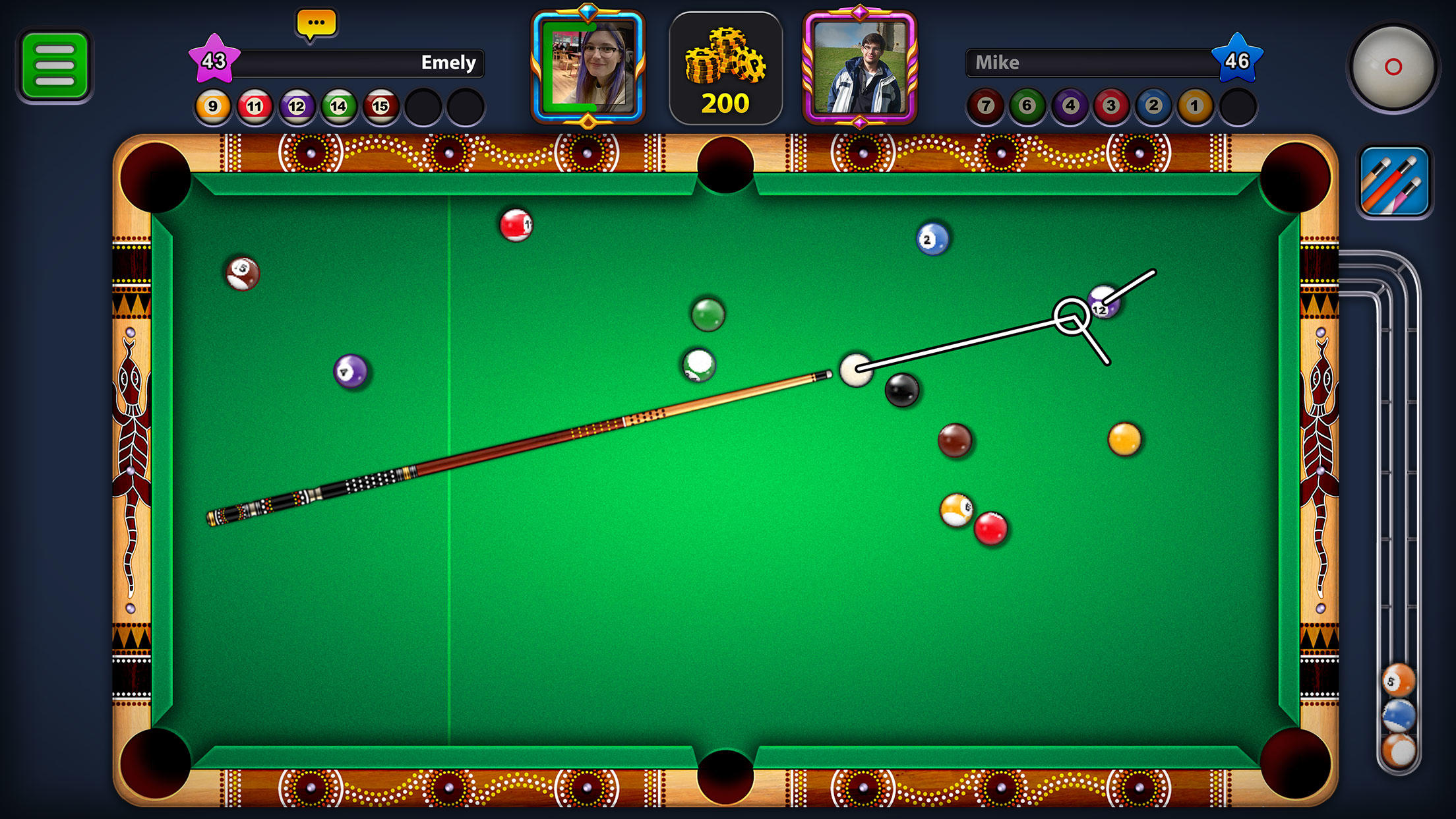
Task: Select Mike's pocketed 7 ball icon
Action: 985,105
